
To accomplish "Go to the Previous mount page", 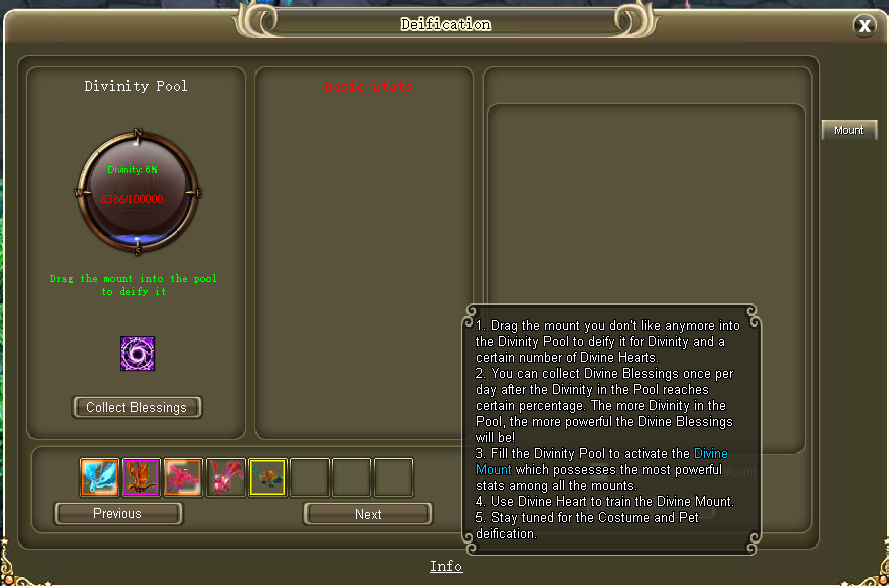I will [x=118, y=514].
